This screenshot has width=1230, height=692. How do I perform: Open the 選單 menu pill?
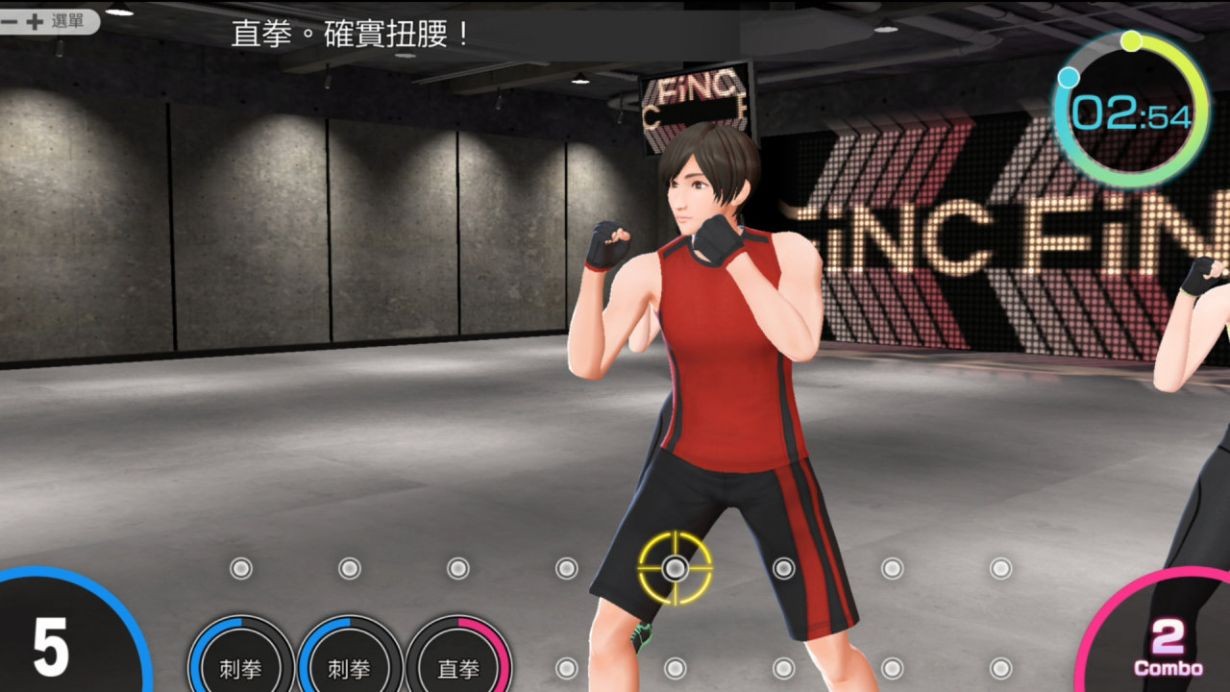48,21
